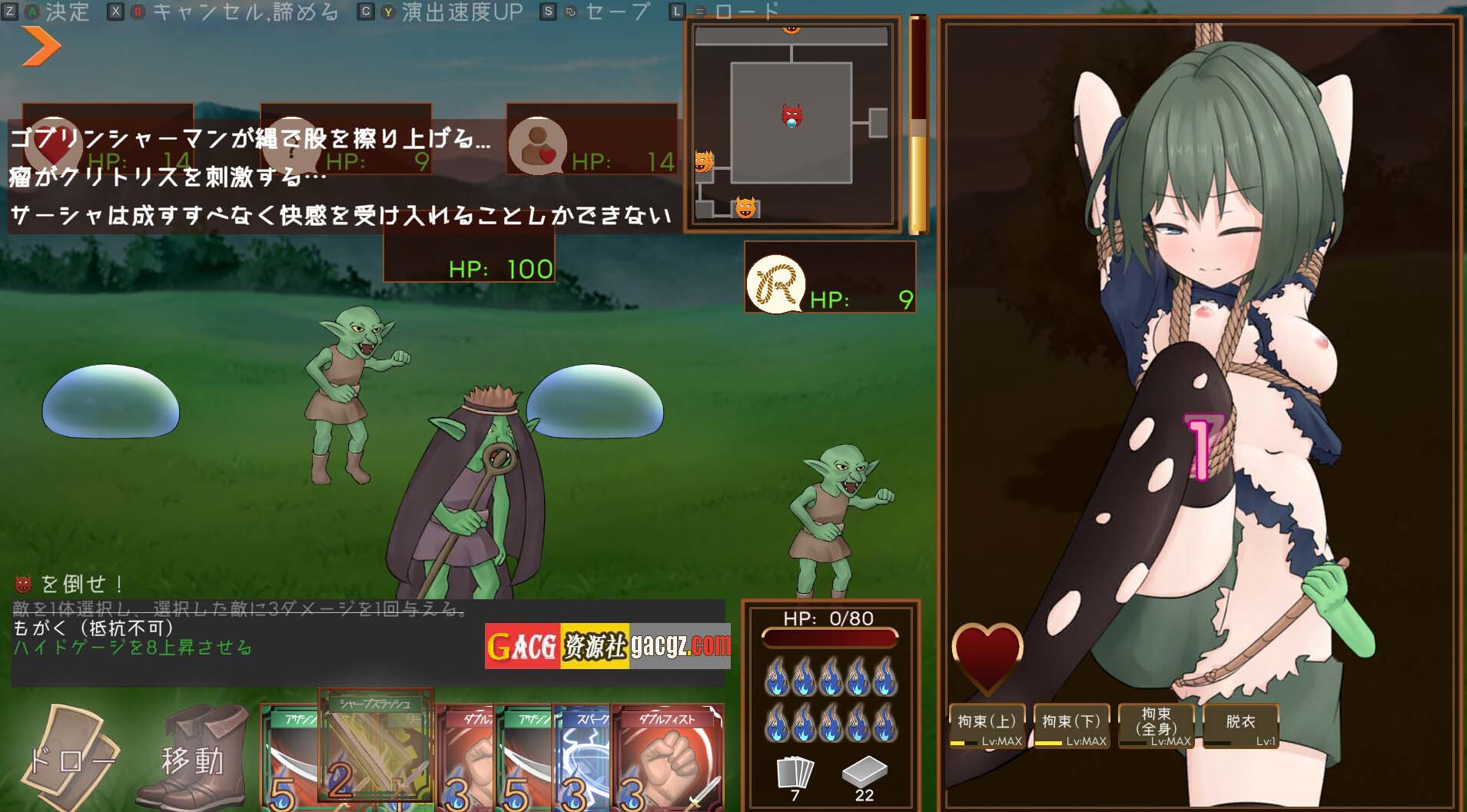
Task: Click the ドロー draw button
Action: pyautogui.click(x=71, y=758)
